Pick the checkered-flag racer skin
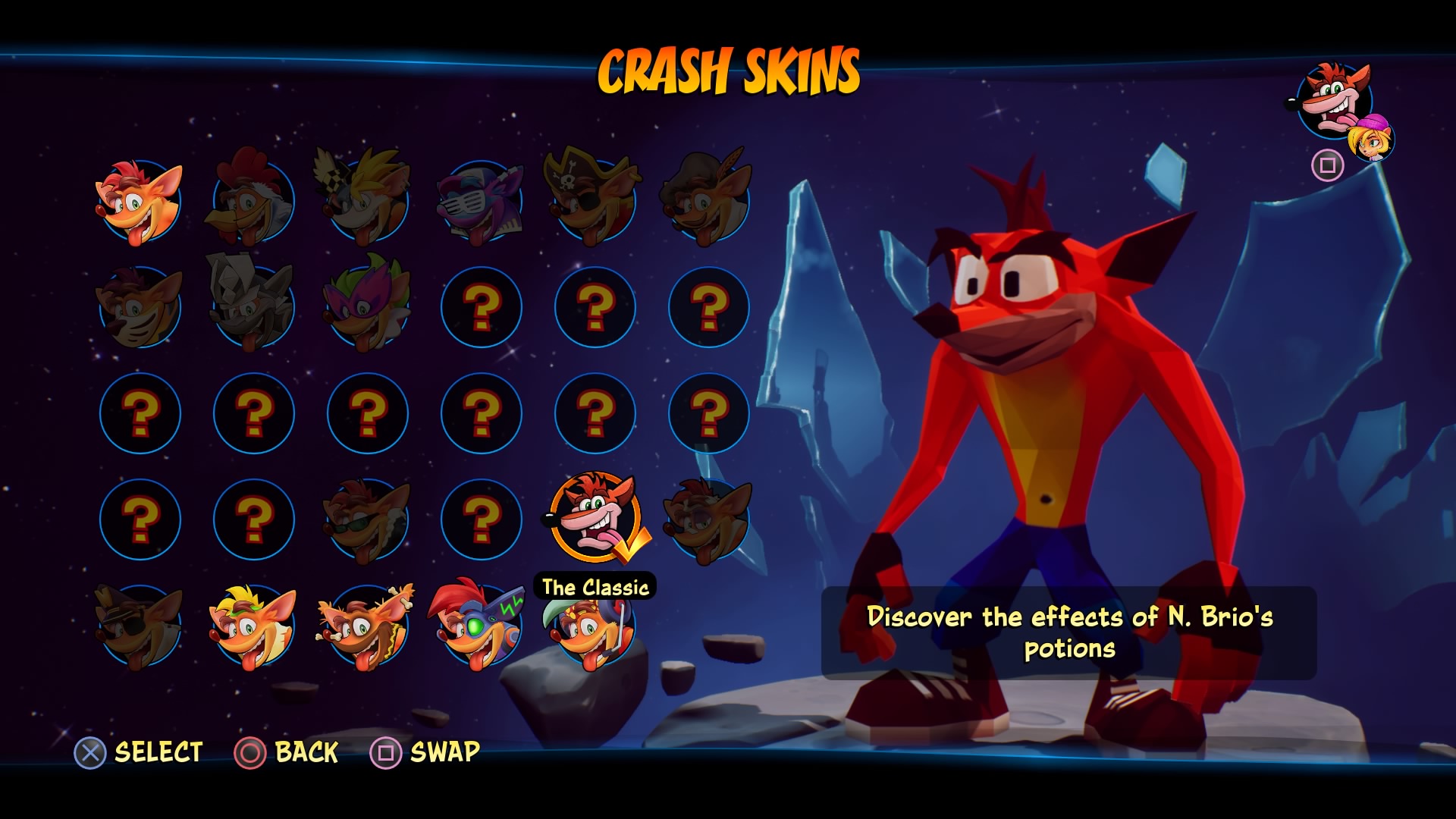This screenshot has height=819, width=1456. pyautogui.click(x=367, y=202)
